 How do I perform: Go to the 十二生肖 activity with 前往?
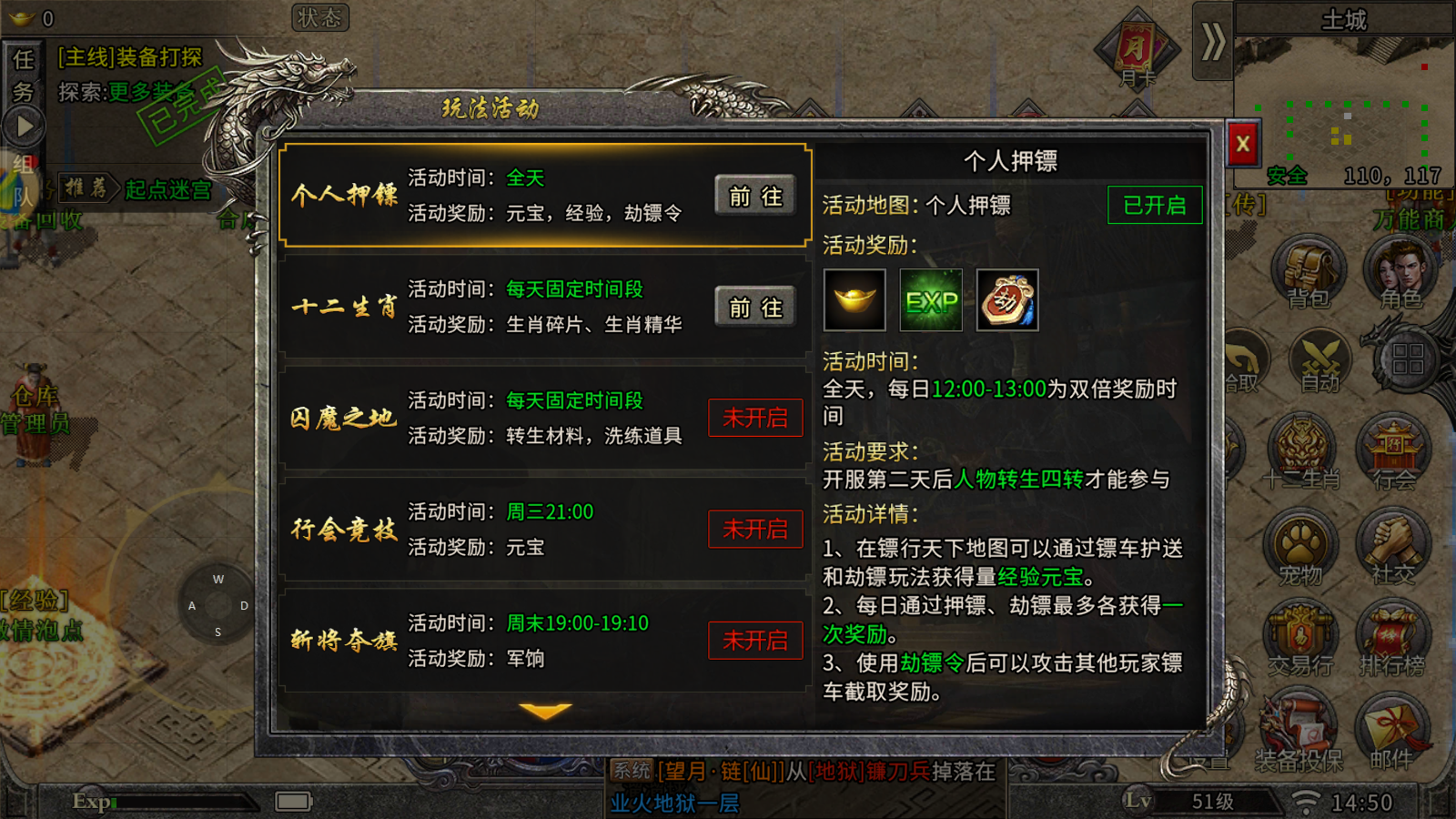[x=755, y=308]
